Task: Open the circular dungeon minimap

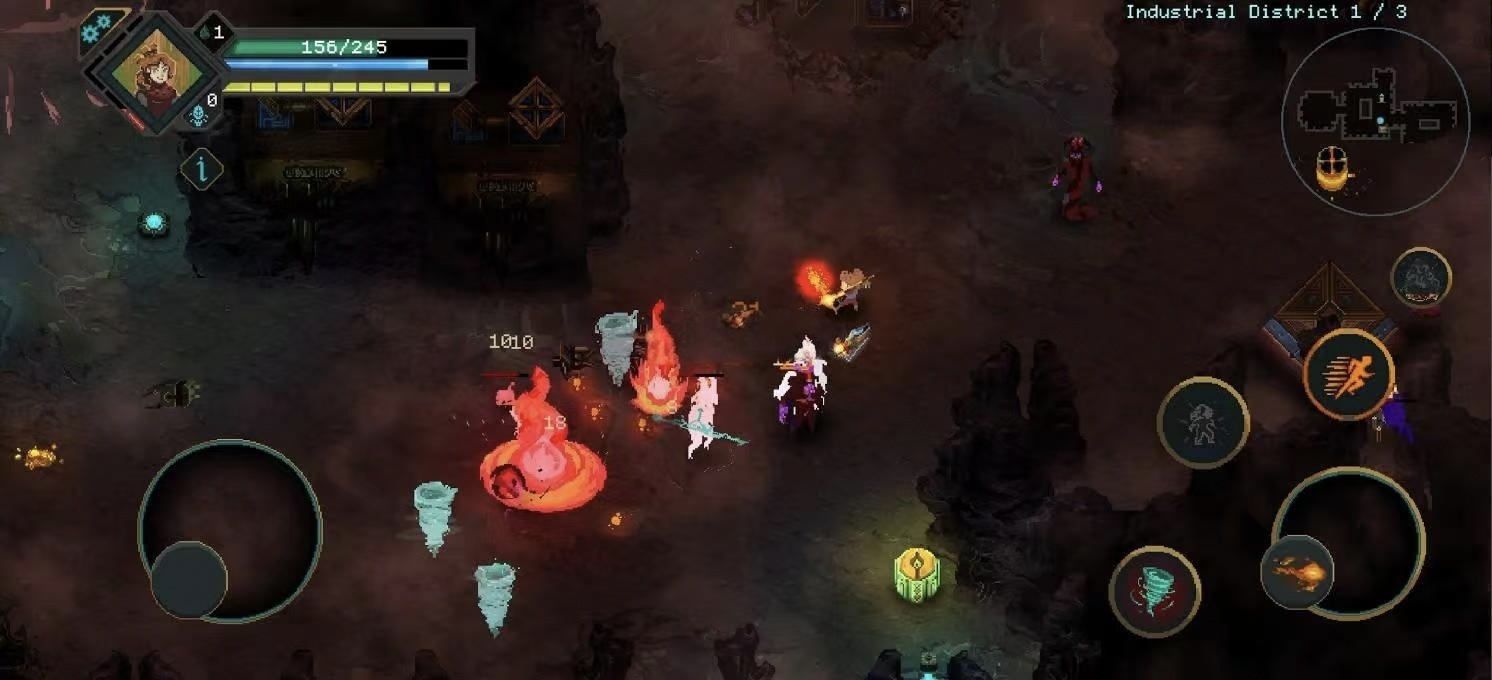Action: pyautogui.click(x=1375, y=120)
